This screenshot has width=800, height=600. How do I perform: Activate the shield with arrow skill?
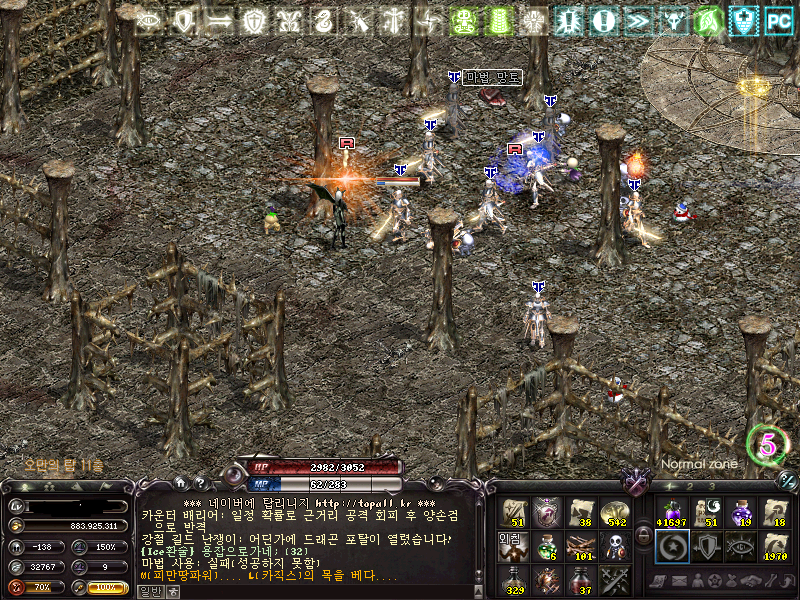(705, 546)
